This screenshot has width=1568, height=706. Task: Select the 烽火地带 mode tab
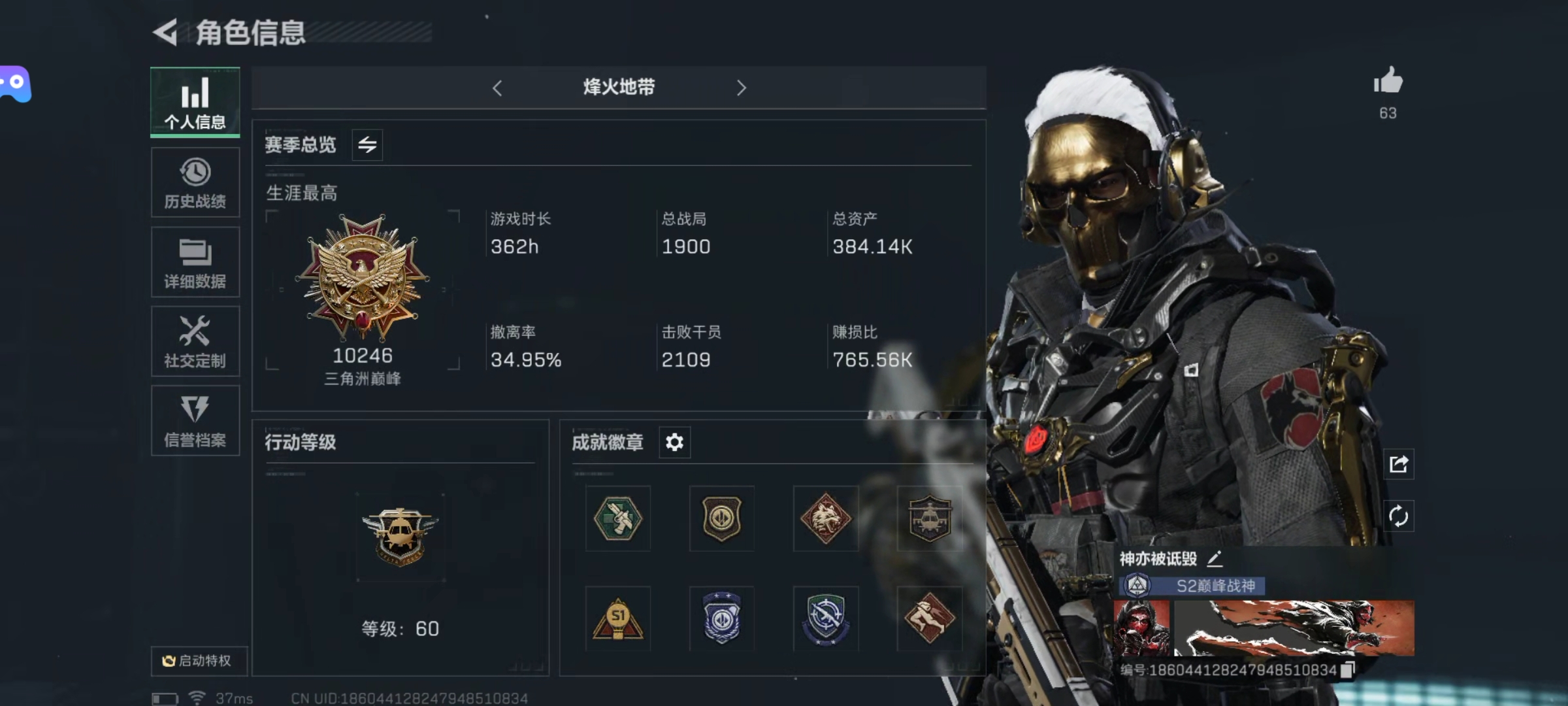tap(619, 87)
